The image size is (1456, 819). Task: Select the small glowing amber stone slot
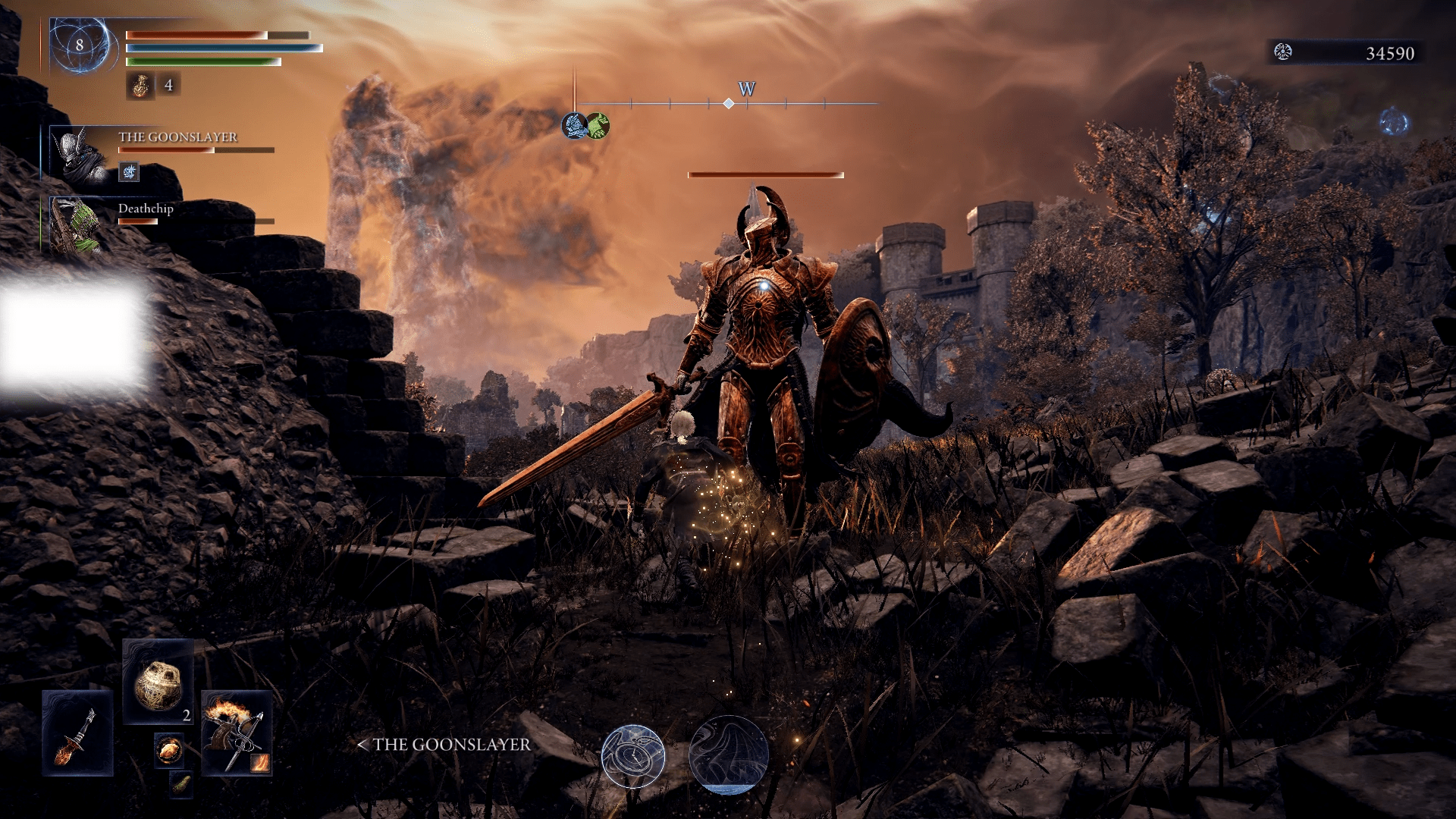click(168, 750)
